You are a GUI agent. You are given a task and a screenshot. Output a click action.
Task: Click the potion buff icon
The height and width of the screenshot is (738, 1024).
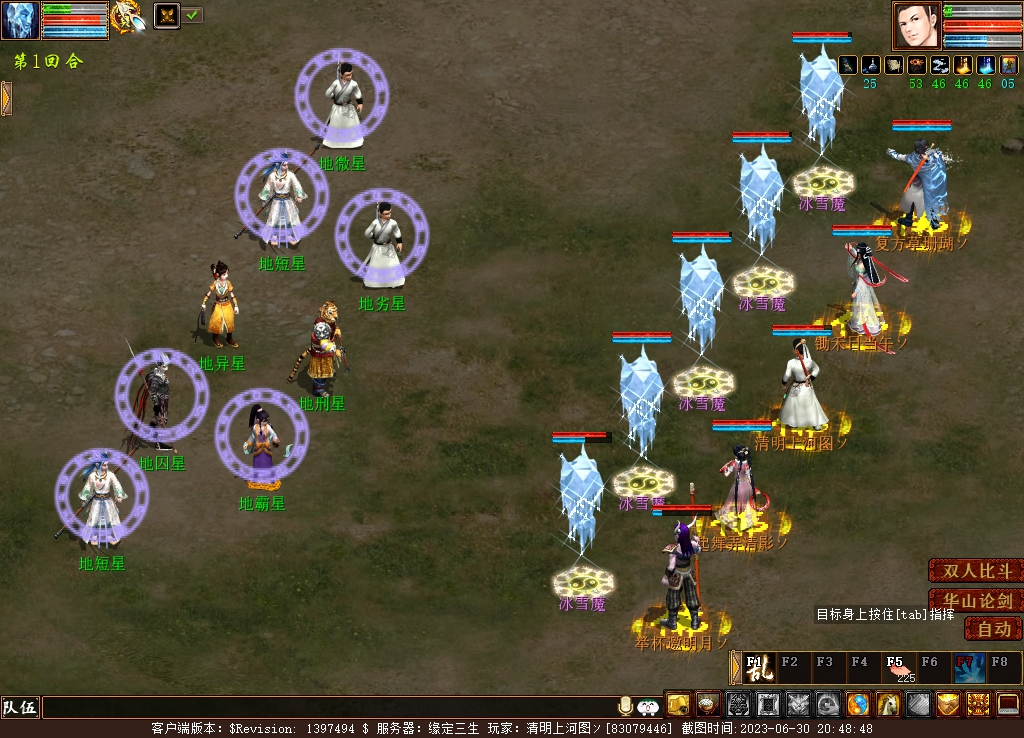983,66
